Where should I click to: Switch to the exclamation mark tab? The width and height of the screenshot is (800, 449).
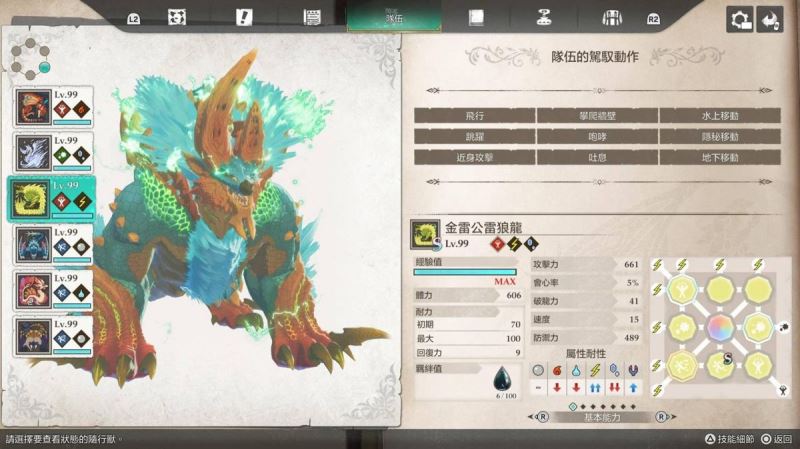pos(244,18)
